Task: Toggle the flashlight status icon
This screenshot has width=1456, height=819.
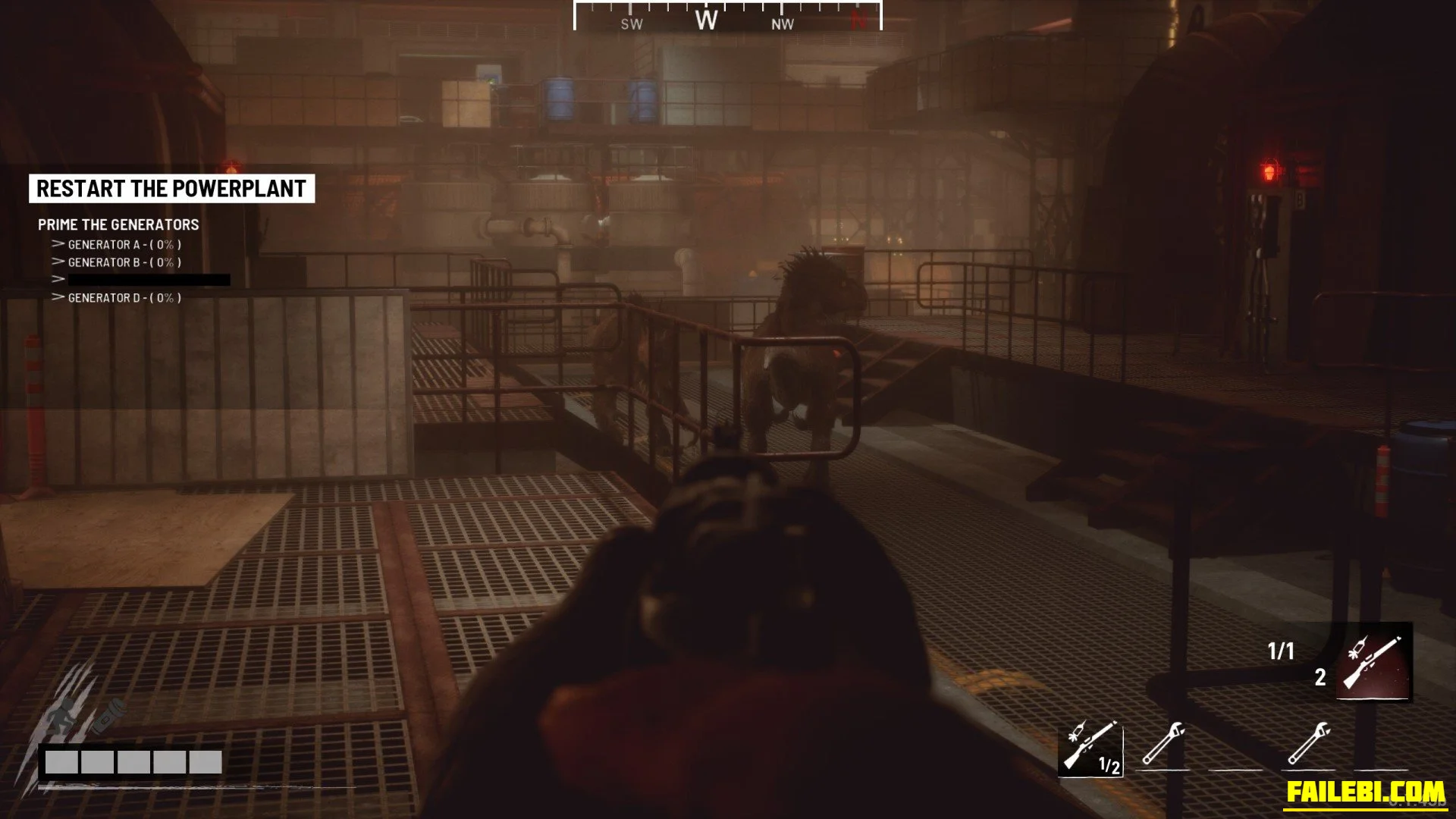Action: (x=108, y=715)
